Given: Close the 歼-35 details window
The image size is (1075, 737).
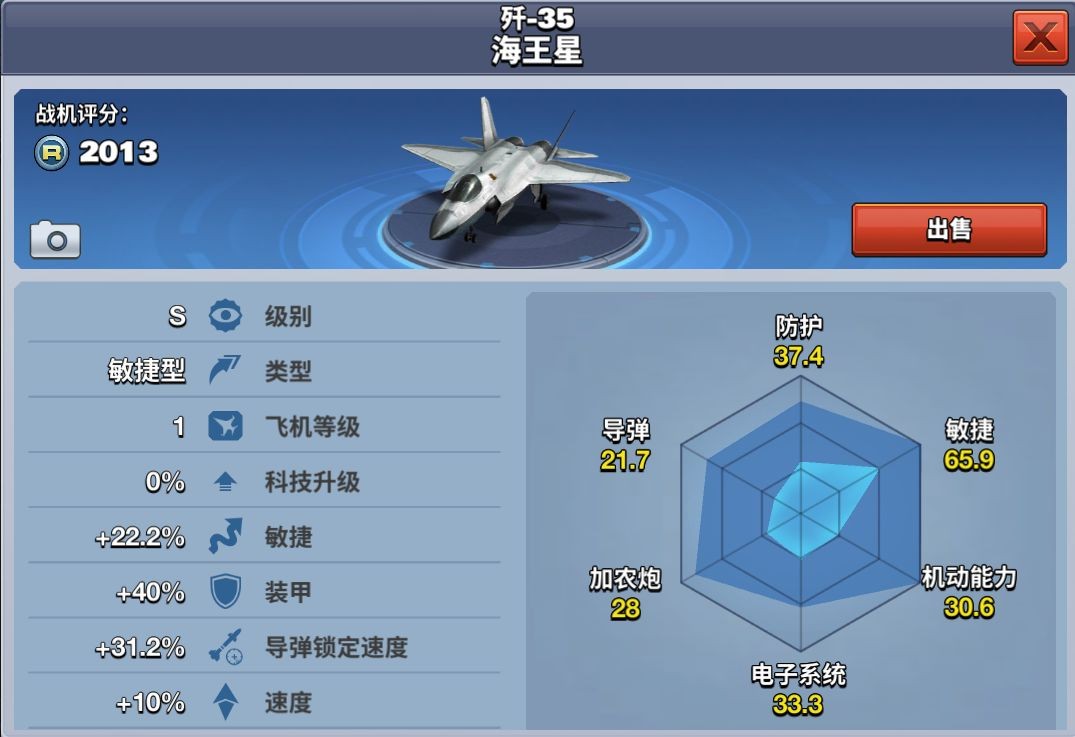Looking at the screenshot, I should [x=1040, y=38].
